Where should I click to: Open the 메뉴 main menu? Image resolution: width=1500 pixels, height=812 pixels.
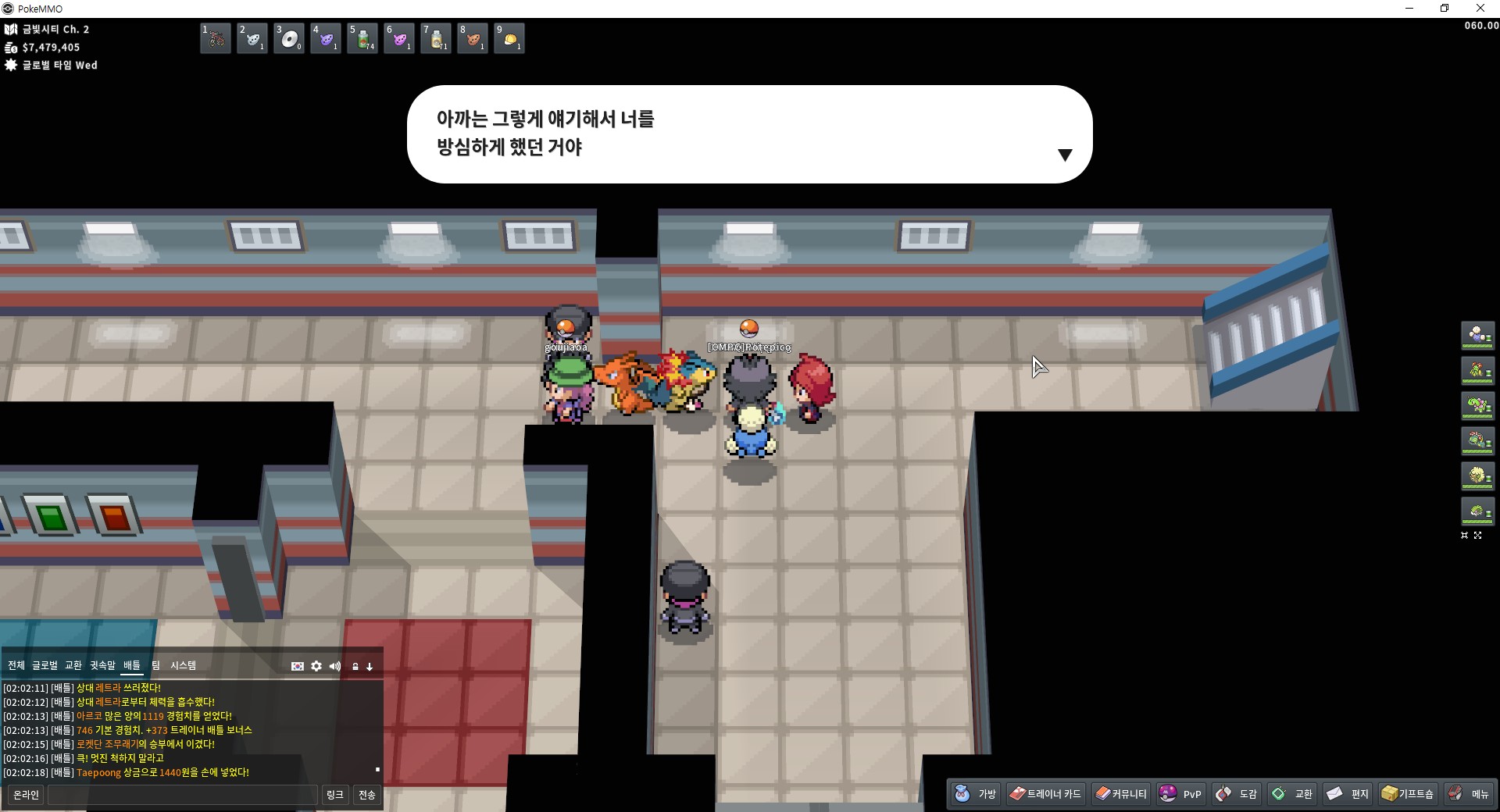pyautogui.click(x=1469, y=794)
